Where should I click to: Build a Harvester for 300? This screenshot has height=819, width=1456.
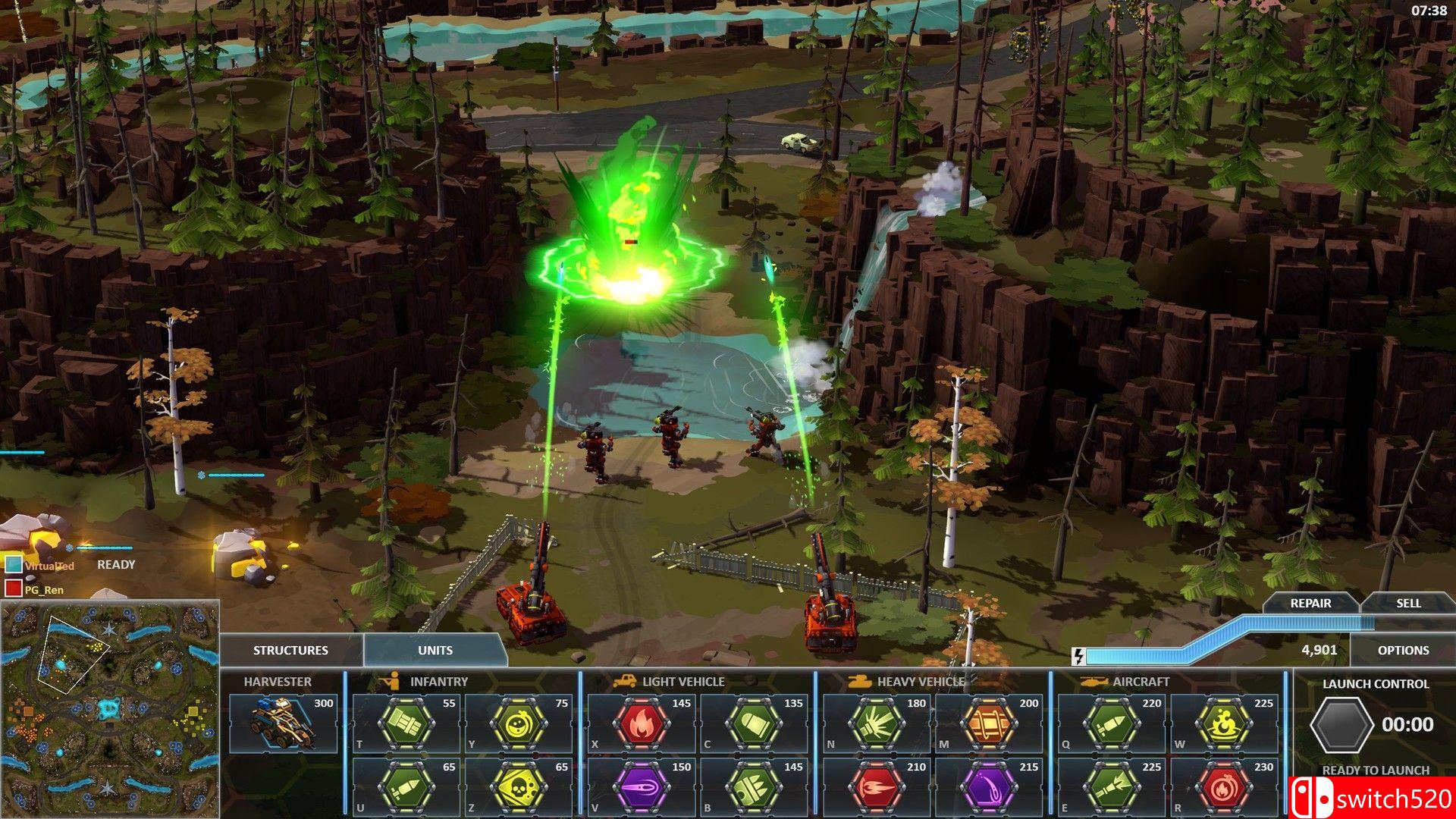(283, 723)
